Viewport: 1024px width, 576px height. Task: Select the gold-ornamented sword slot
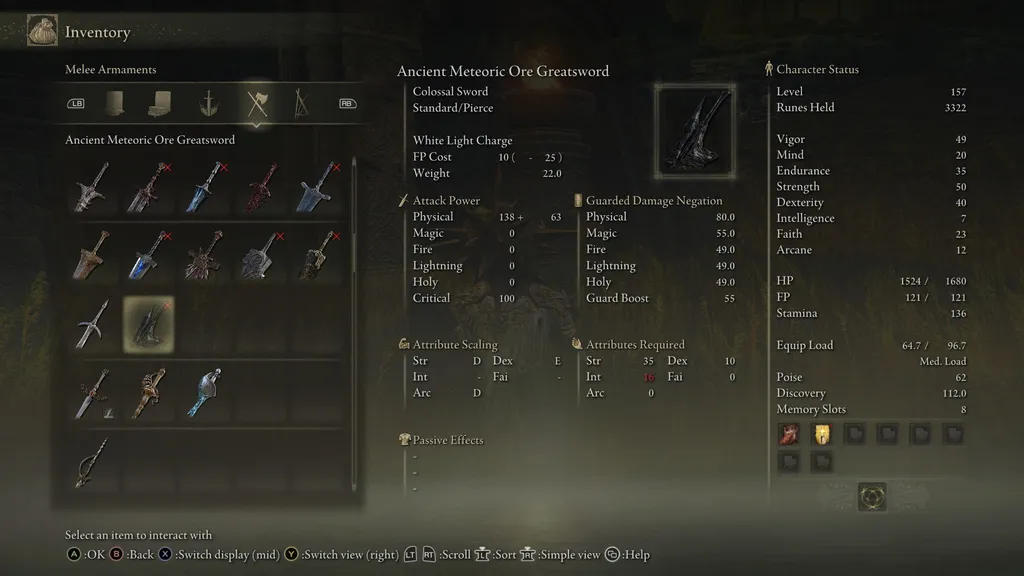pyautogui.click(x=148, y=393)
